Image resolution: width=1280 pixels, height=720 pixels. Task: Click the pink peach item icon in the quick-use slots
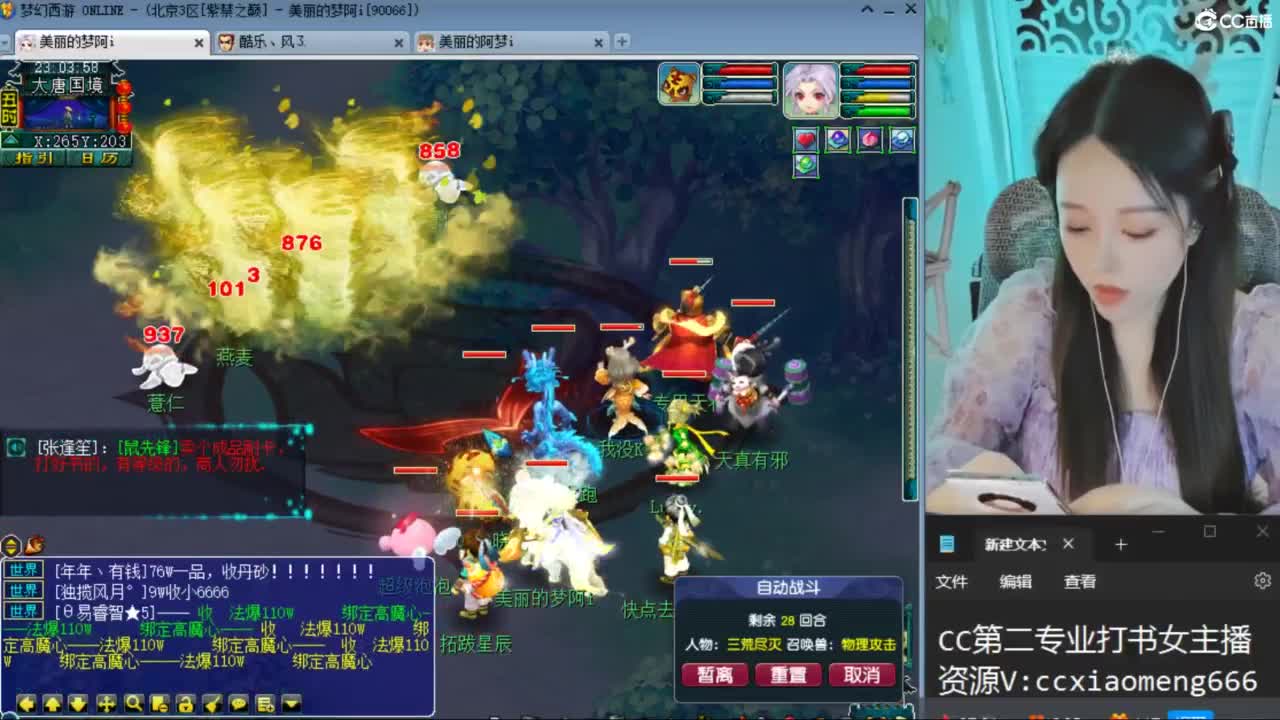tap(870, 139)
